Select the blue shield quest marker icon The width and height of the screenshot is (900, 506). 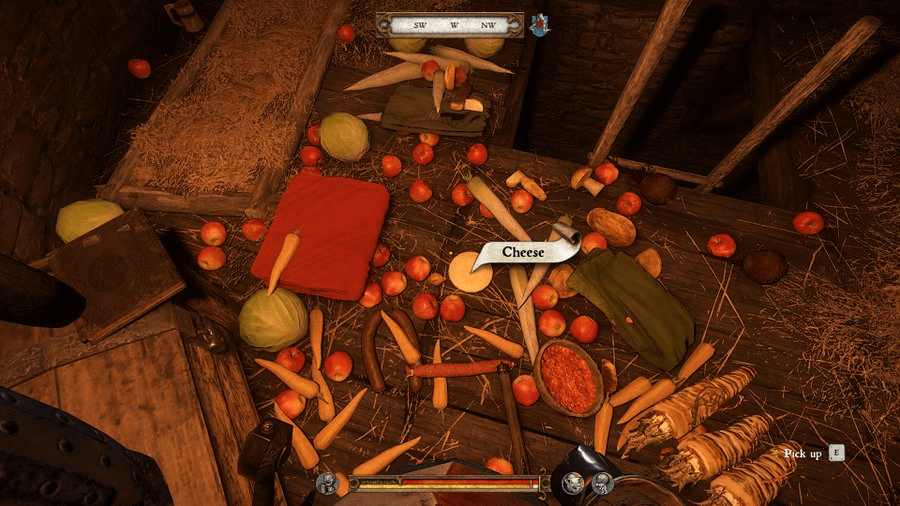pyautogui.click(x=539, y=25)
